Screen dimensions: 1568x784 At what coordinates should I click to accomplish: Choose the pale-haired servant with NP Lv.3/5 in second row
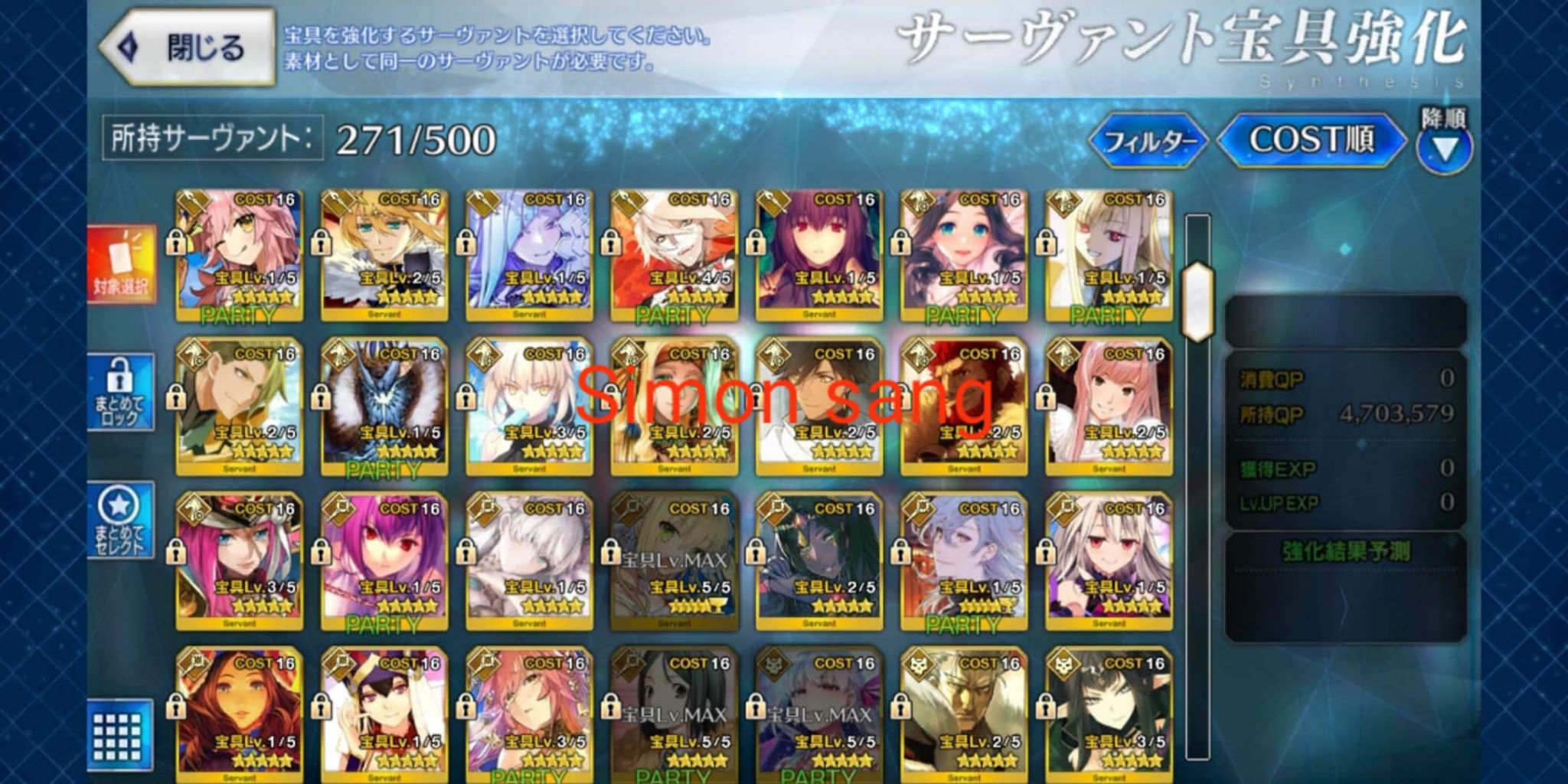pos(529,410)
